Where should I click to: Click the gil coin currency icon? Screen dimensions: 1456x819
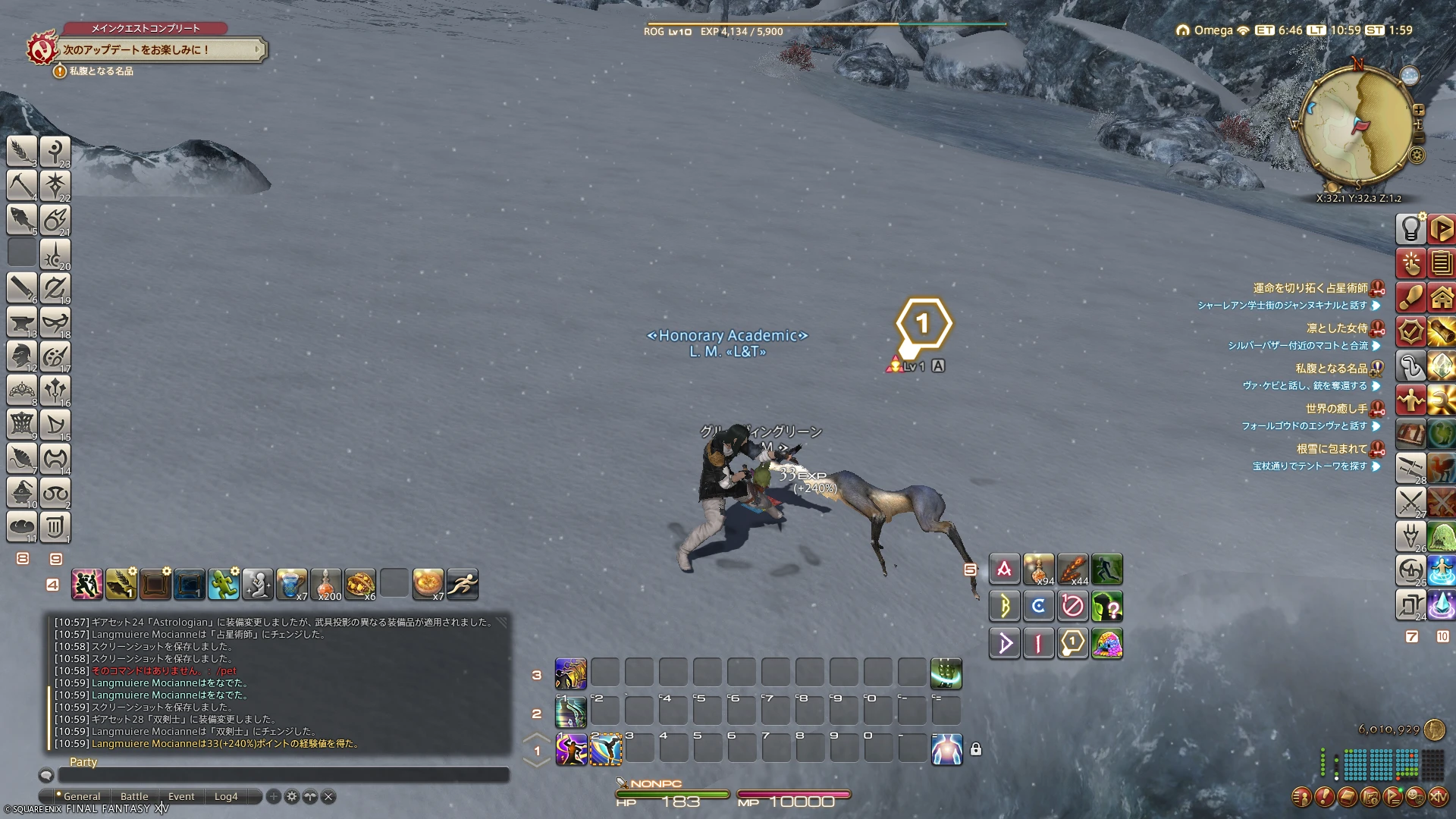(1433, 730)
